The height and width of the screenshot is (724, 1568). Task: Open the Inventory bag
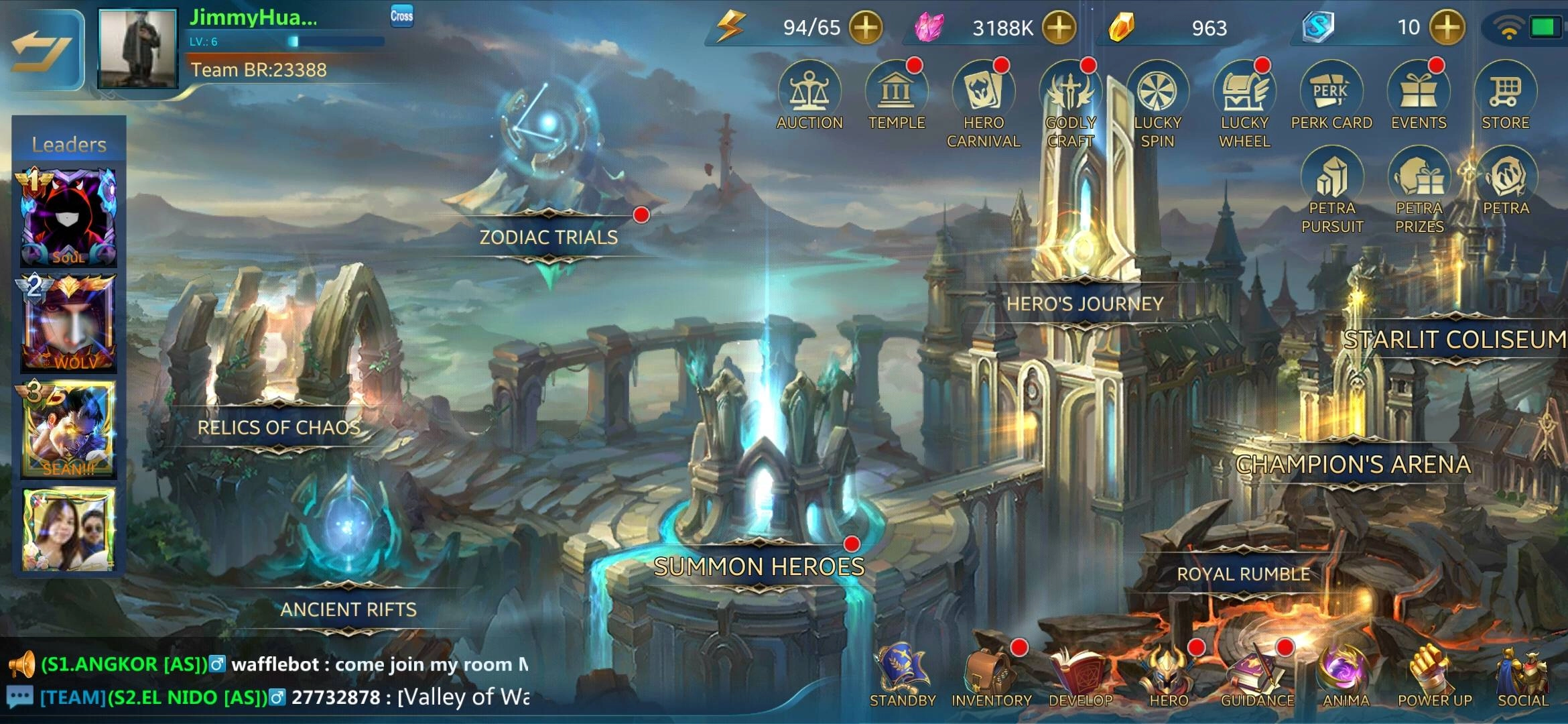click(991, 670)
